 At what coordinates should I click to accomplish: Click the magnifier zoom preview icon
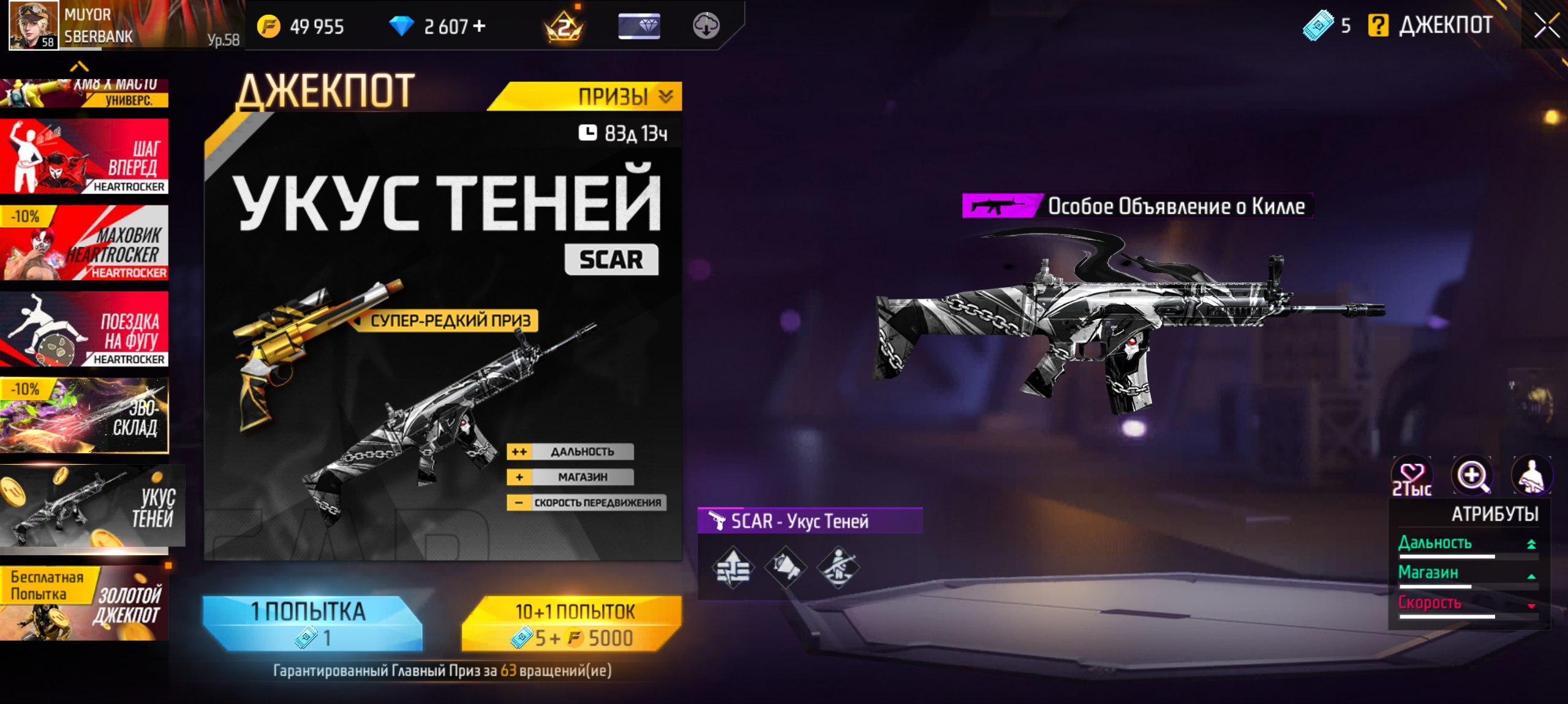1472,475
